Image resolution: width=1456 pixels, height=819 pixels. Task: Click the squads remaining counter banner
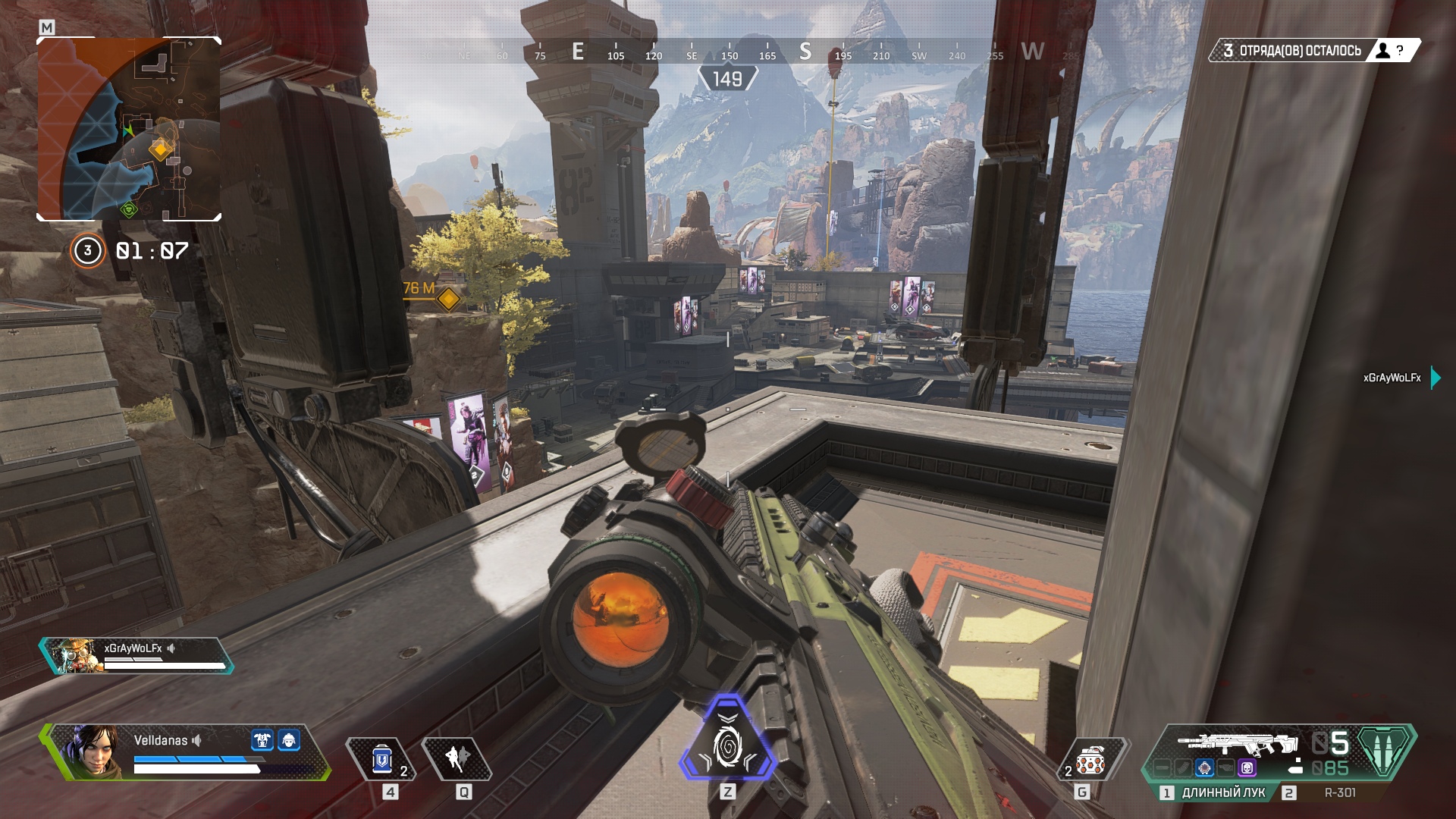click(x=1312, y=51)
